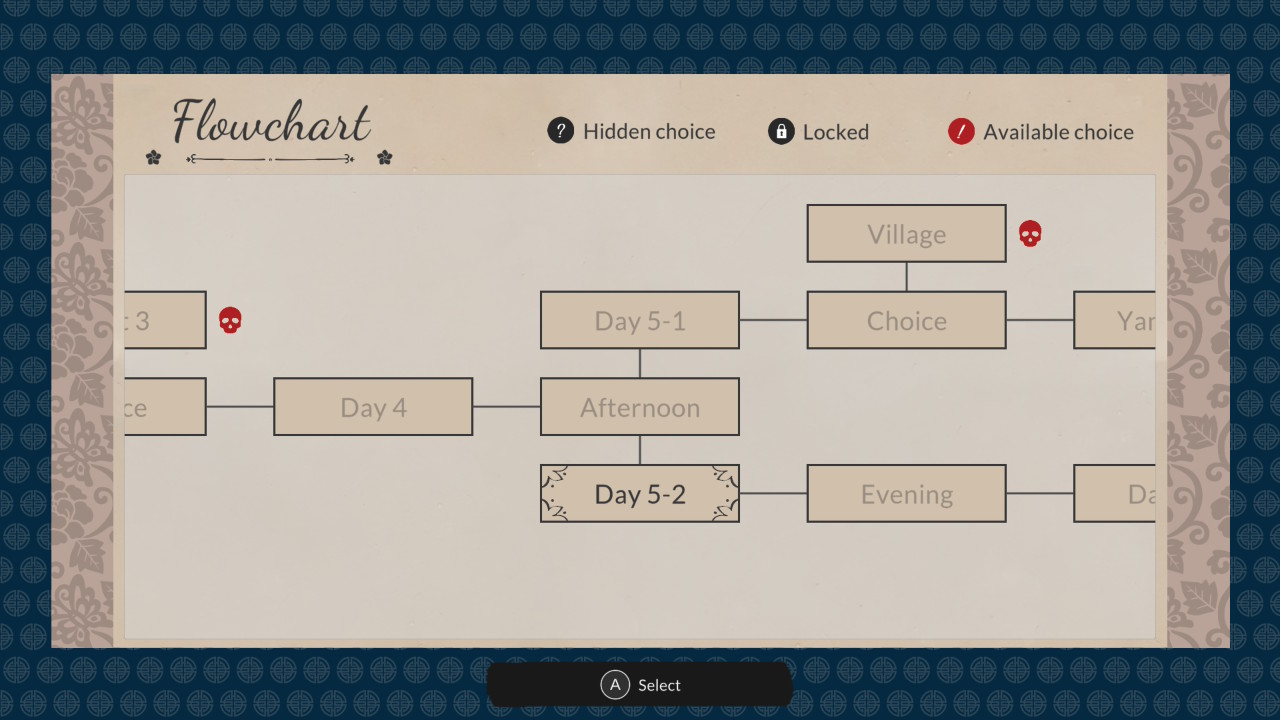Click the Choice flowchart node
Screen dimensions: 1280x720
[906, 320]
